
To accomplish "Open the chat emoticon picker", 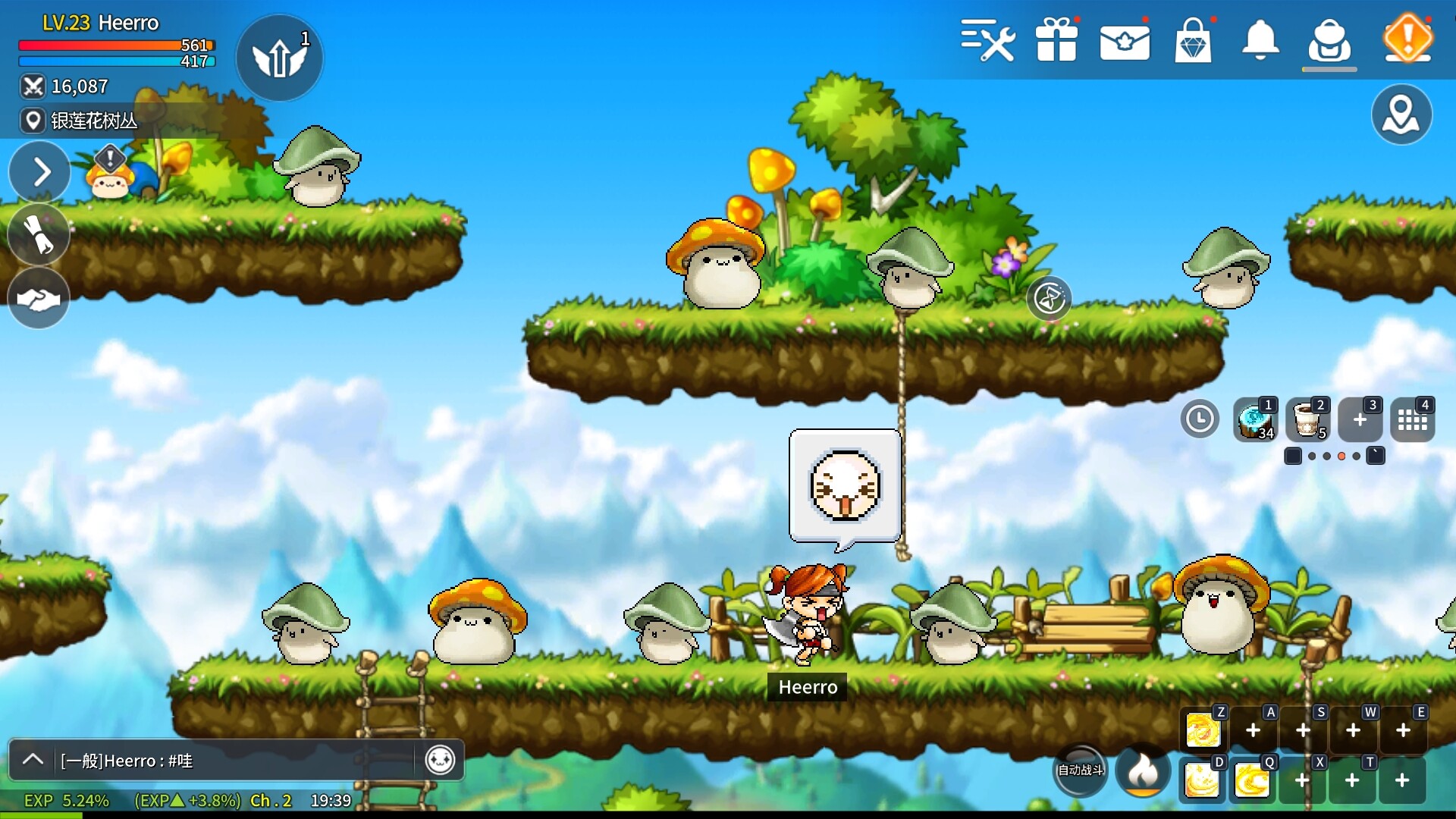I will (440, 760).
